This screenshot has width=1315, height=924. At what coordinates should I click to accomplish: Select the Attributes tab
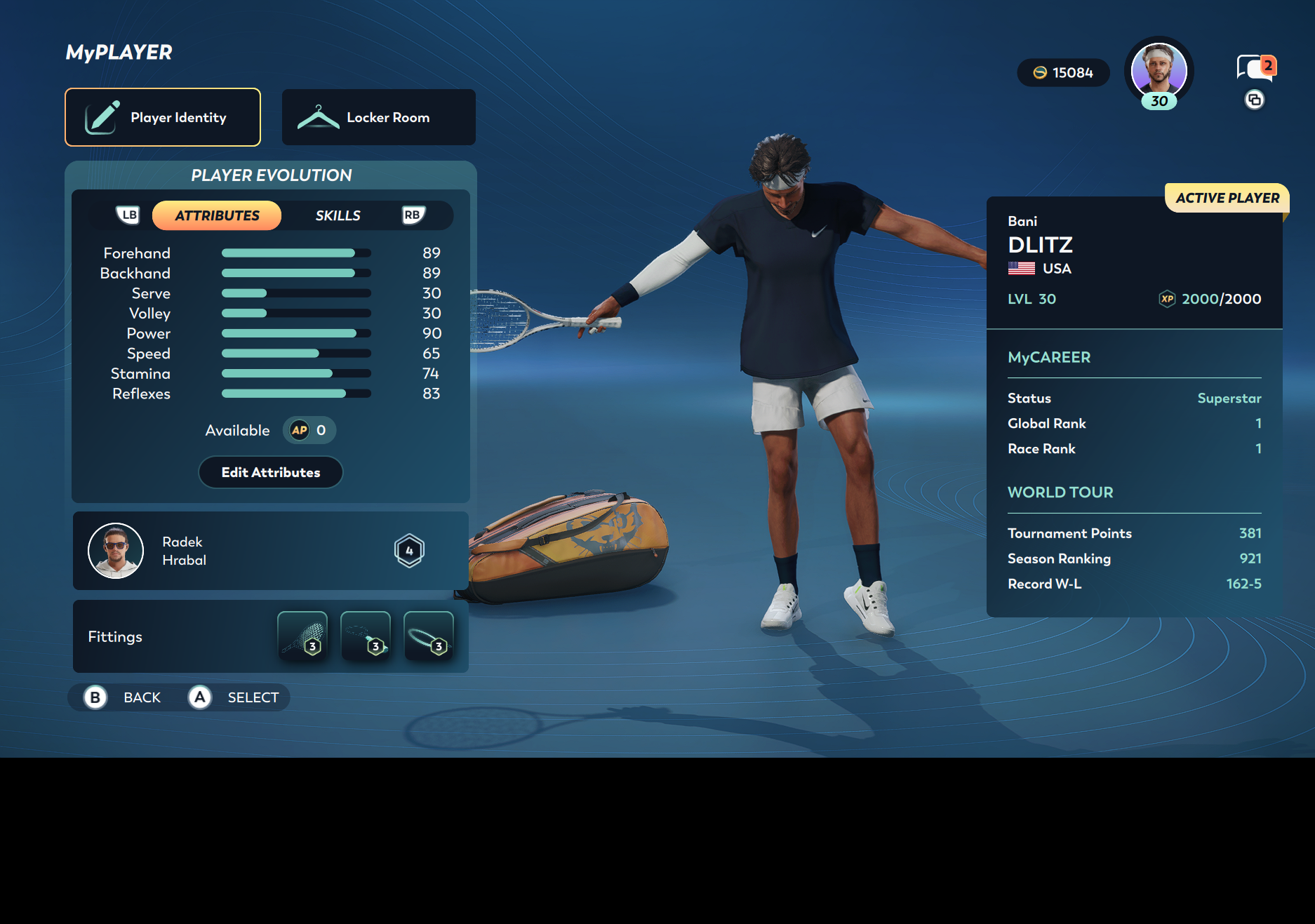pos(217,215)
